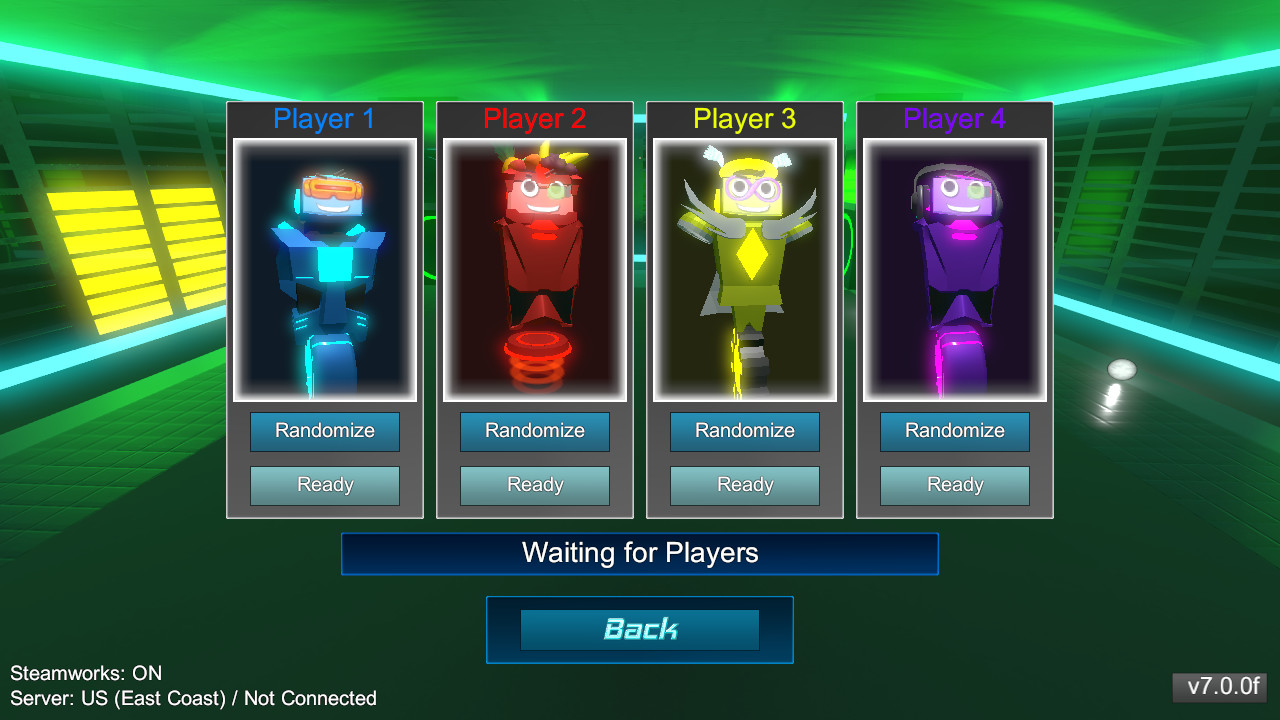Screen dimensions: 1280x720
Task: Randomize Player 4's character
Action: point(954,431)
